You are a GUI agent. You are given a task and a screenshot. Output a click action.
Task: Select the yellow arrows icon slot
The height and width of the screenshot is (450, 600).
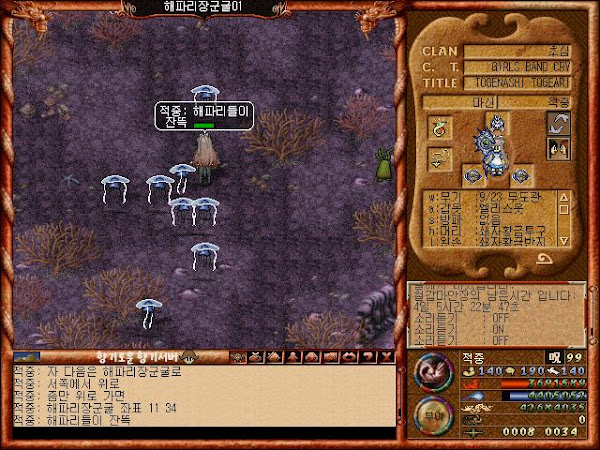[440, 159]
